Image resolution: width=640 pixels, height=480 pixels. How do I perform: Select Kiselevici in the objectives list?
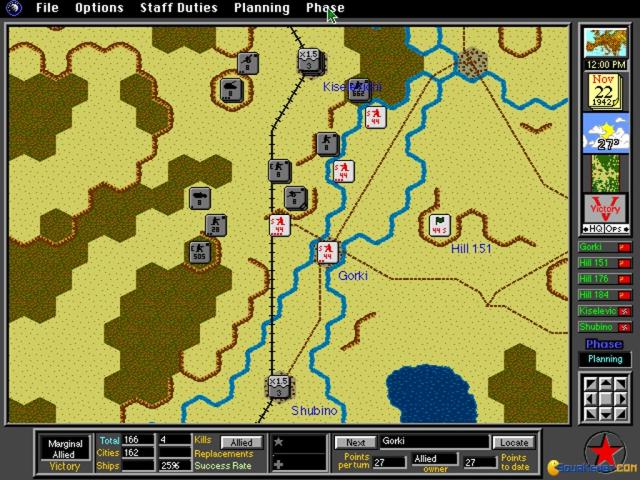pyautogui.click(x=604, y=311)
